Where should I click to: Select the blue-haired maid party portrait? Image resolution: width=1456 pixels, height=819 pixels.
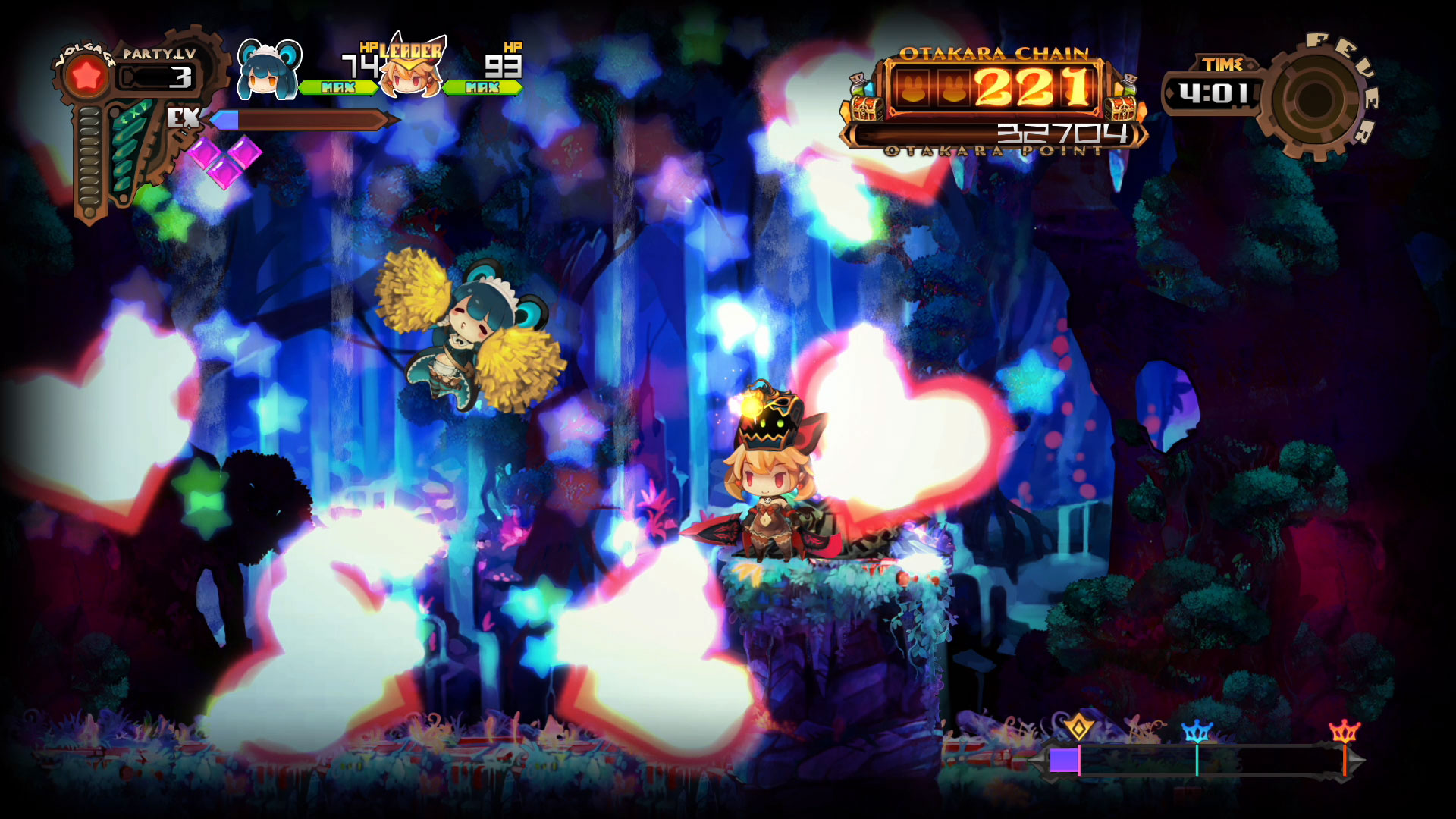click(268, 71)
